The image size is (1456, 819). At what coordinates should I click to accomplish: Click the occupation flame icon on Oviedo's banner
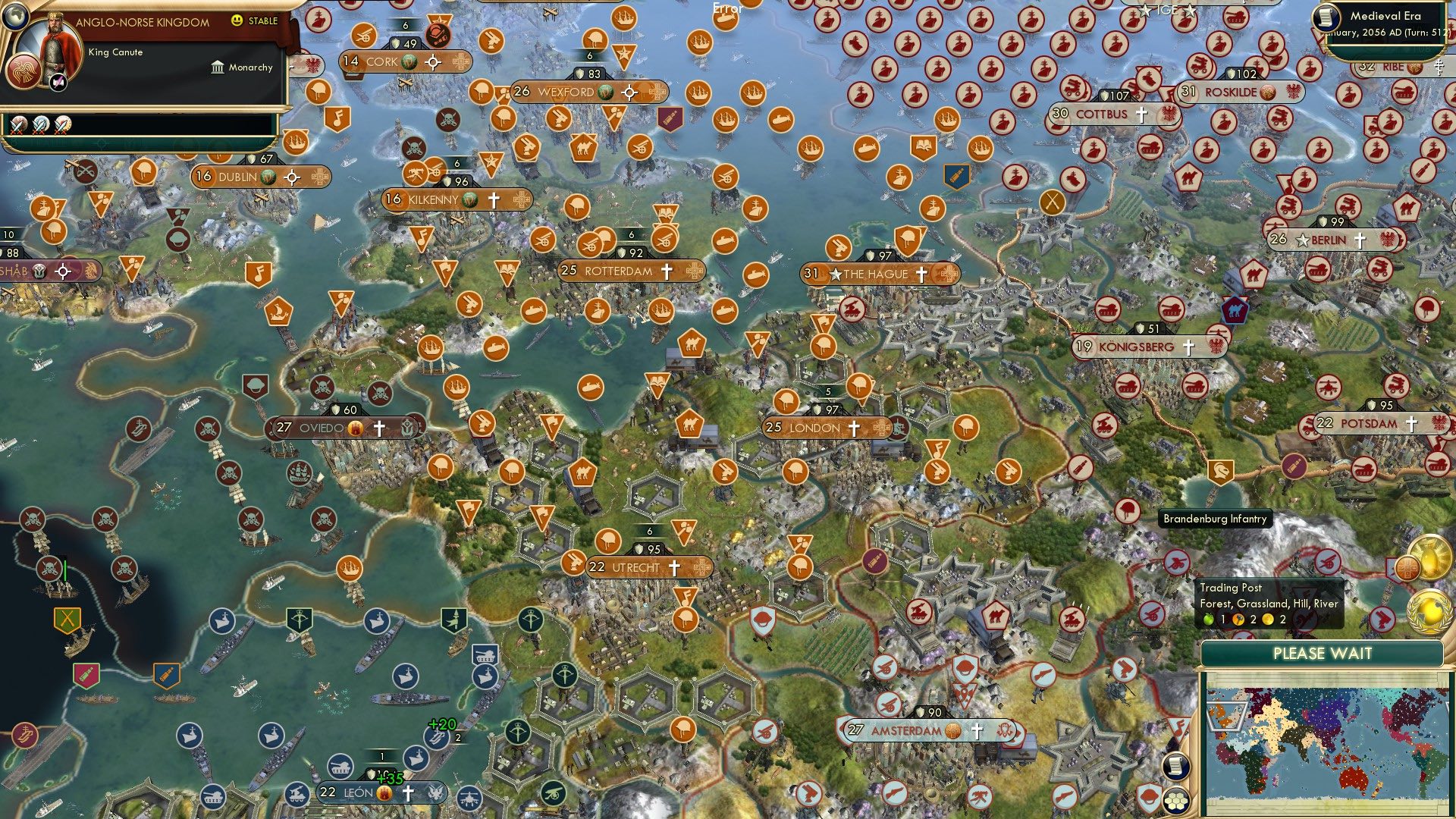tap(356, 428)
